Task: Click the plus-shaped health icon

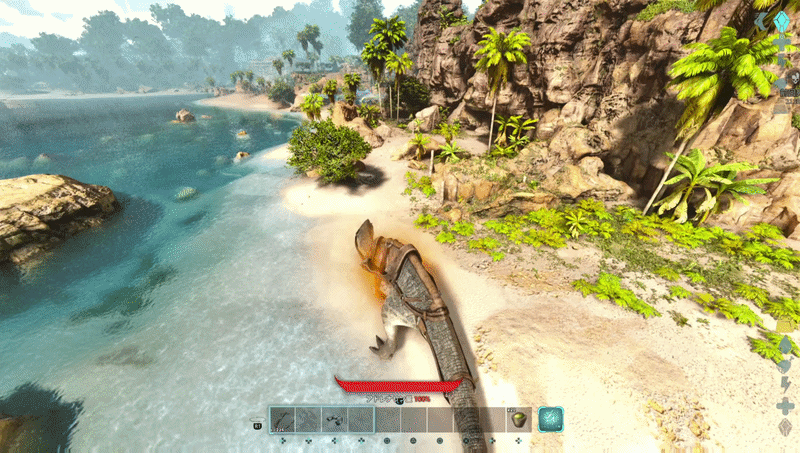Action: tap(785, 406)
